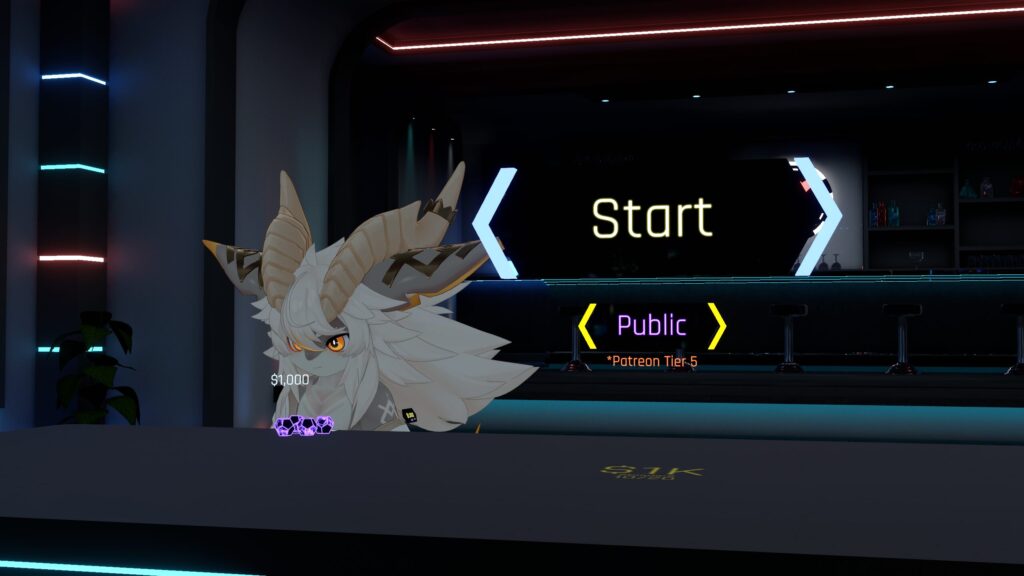Choose the yellow right arrow beside Public

pyautogui.click(x=716, y=325)
